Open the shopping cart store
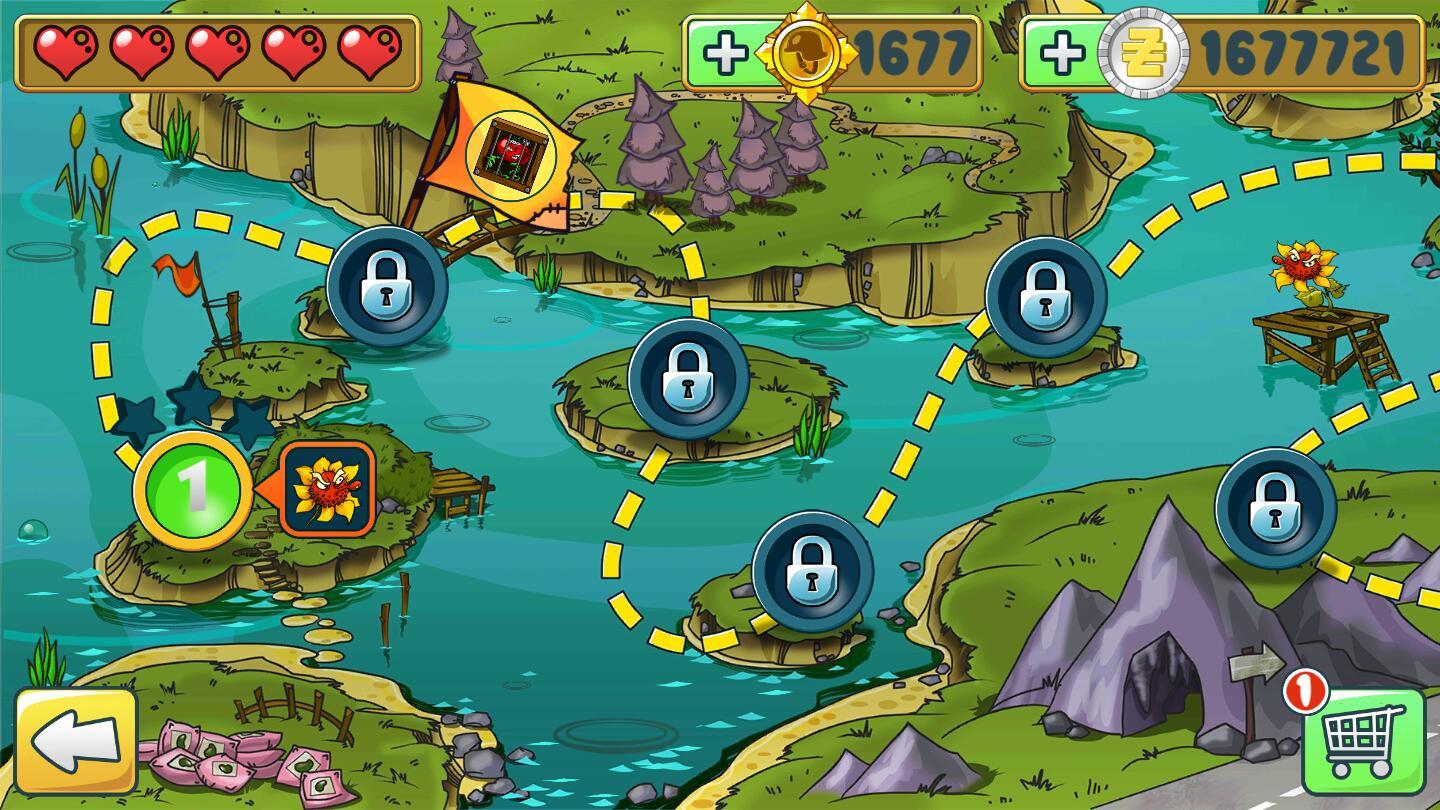The width and height of the screenshot is (1440, 810). tap(1363, 742)
